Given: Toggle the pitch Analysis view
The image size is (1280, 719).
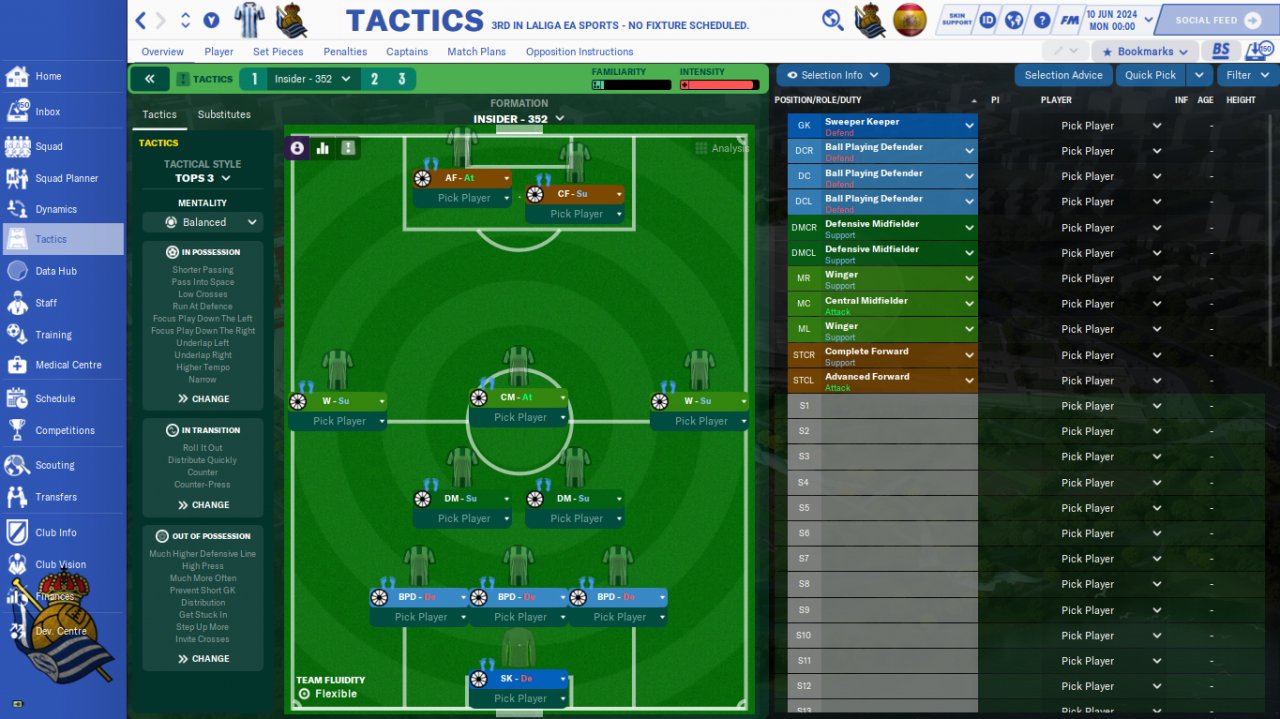Looking at the screenshot, I should point(722,148).
